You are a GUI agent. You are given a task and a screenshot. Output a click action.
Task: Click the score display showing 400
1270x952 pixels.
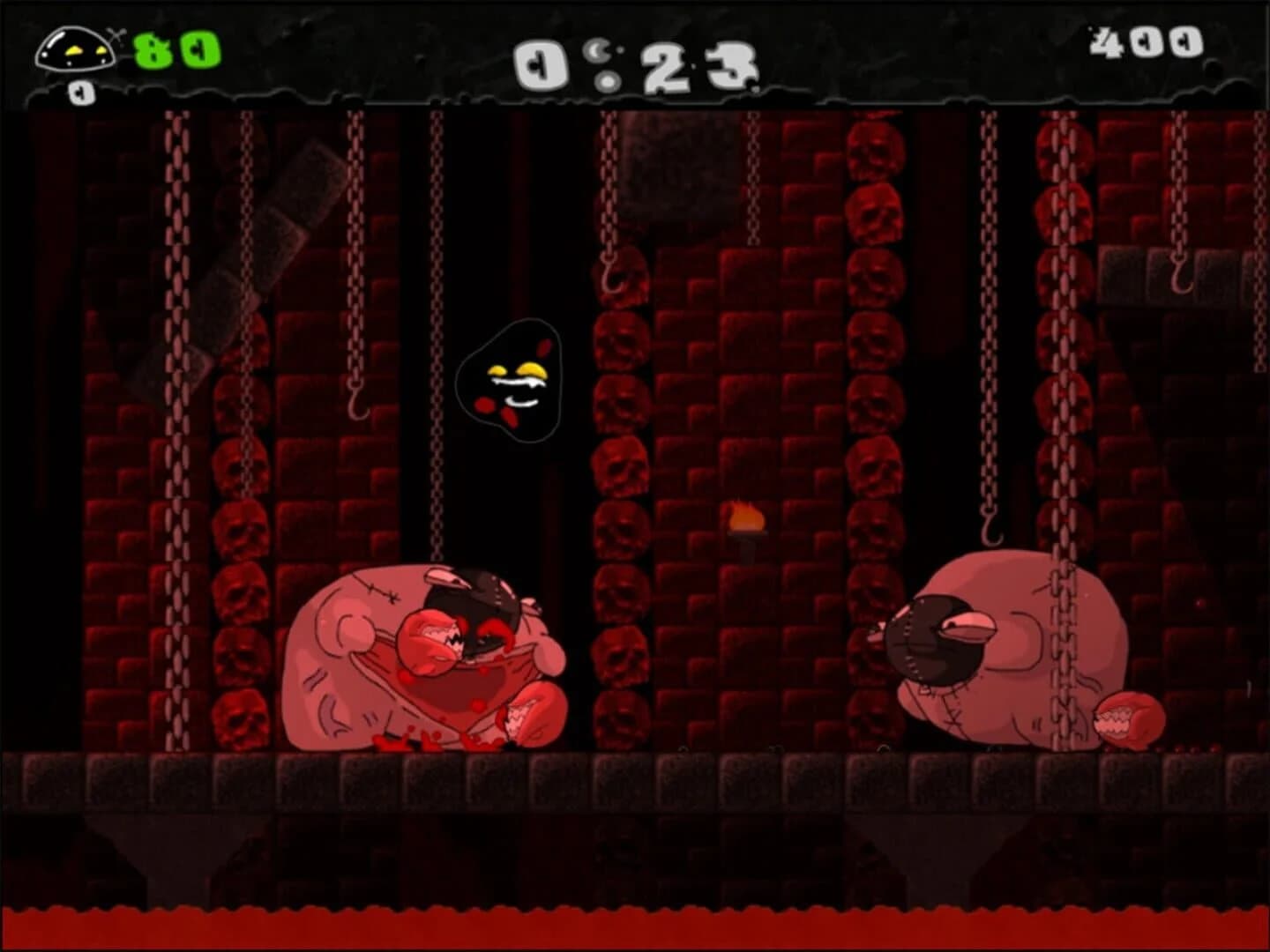pos(1147,42)
